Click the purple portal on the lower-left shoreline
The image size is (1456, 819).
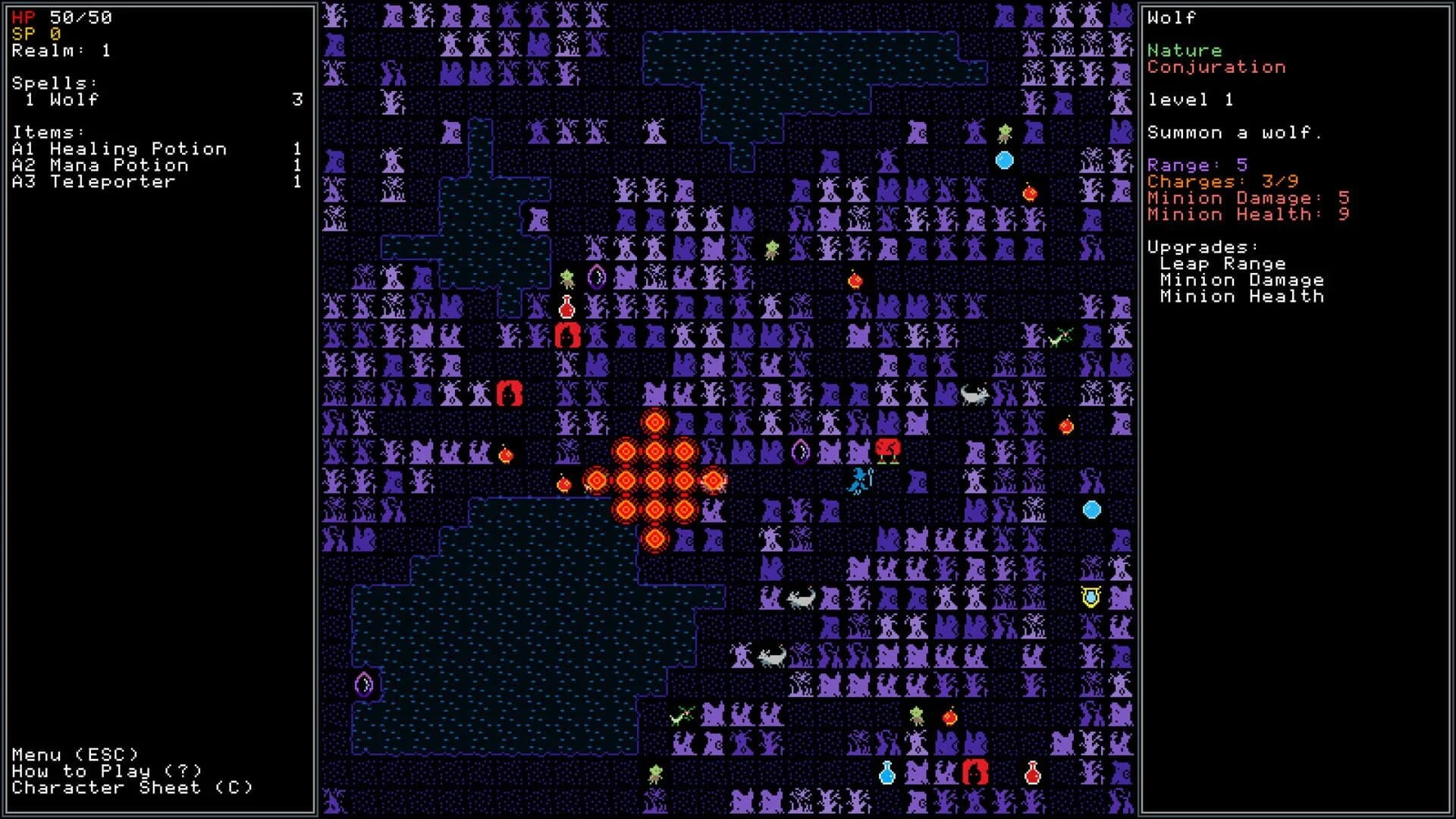(362, 685)
